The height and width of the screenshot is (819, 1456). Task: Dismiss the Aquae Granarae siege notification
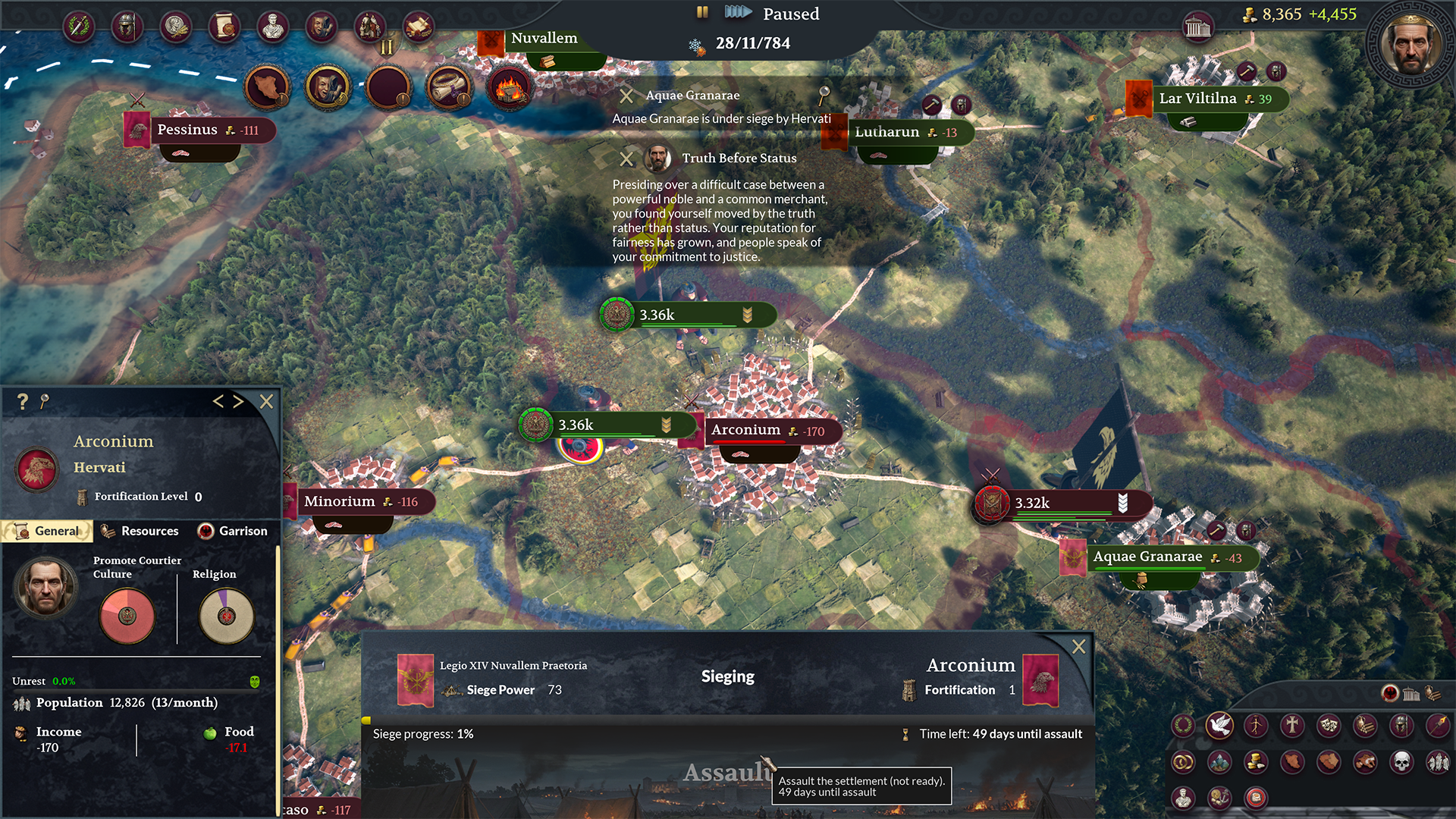(x=626, y=96)
